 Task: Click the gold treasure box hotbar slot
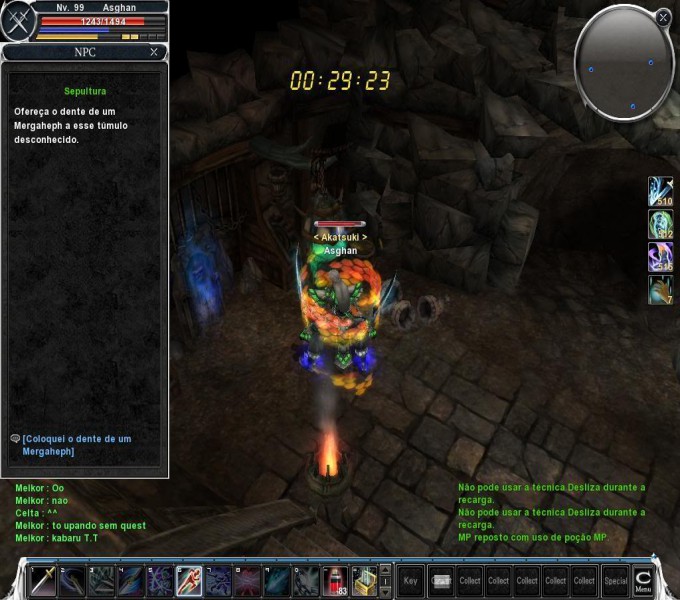pyautogui.click(x=366, y=580)
